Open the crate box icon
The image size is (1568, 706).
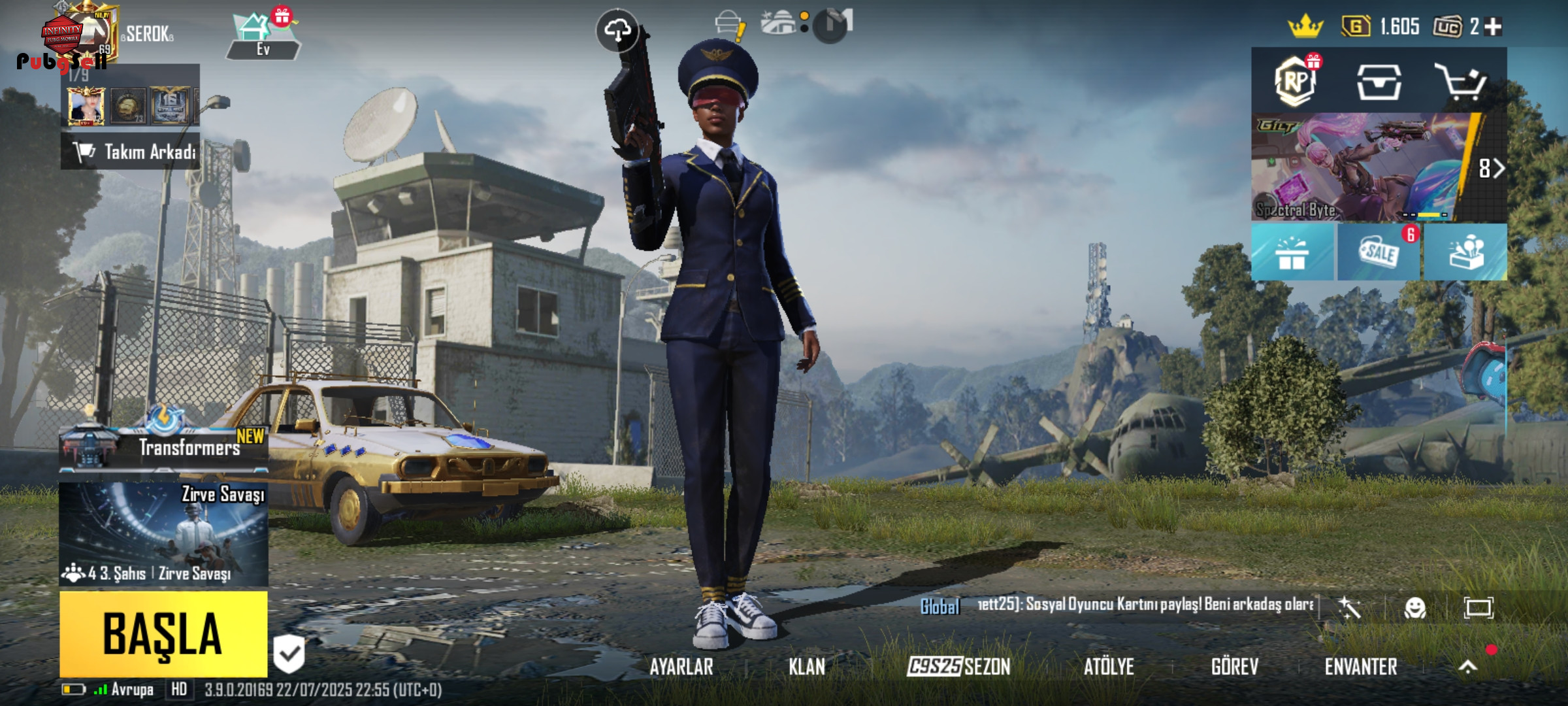pos(1379,82)
